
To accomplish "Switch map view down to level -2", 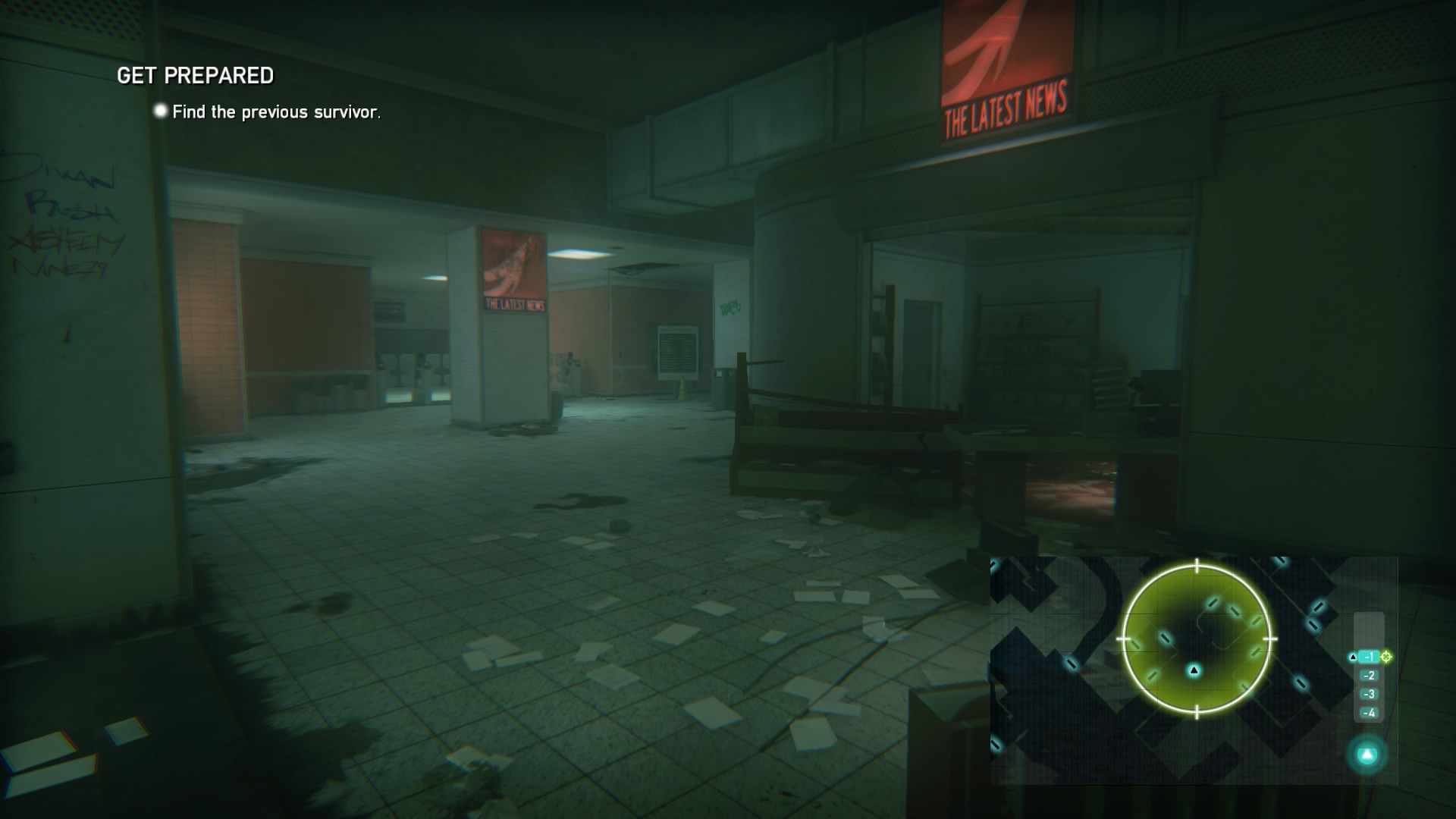I will 1368,675.
